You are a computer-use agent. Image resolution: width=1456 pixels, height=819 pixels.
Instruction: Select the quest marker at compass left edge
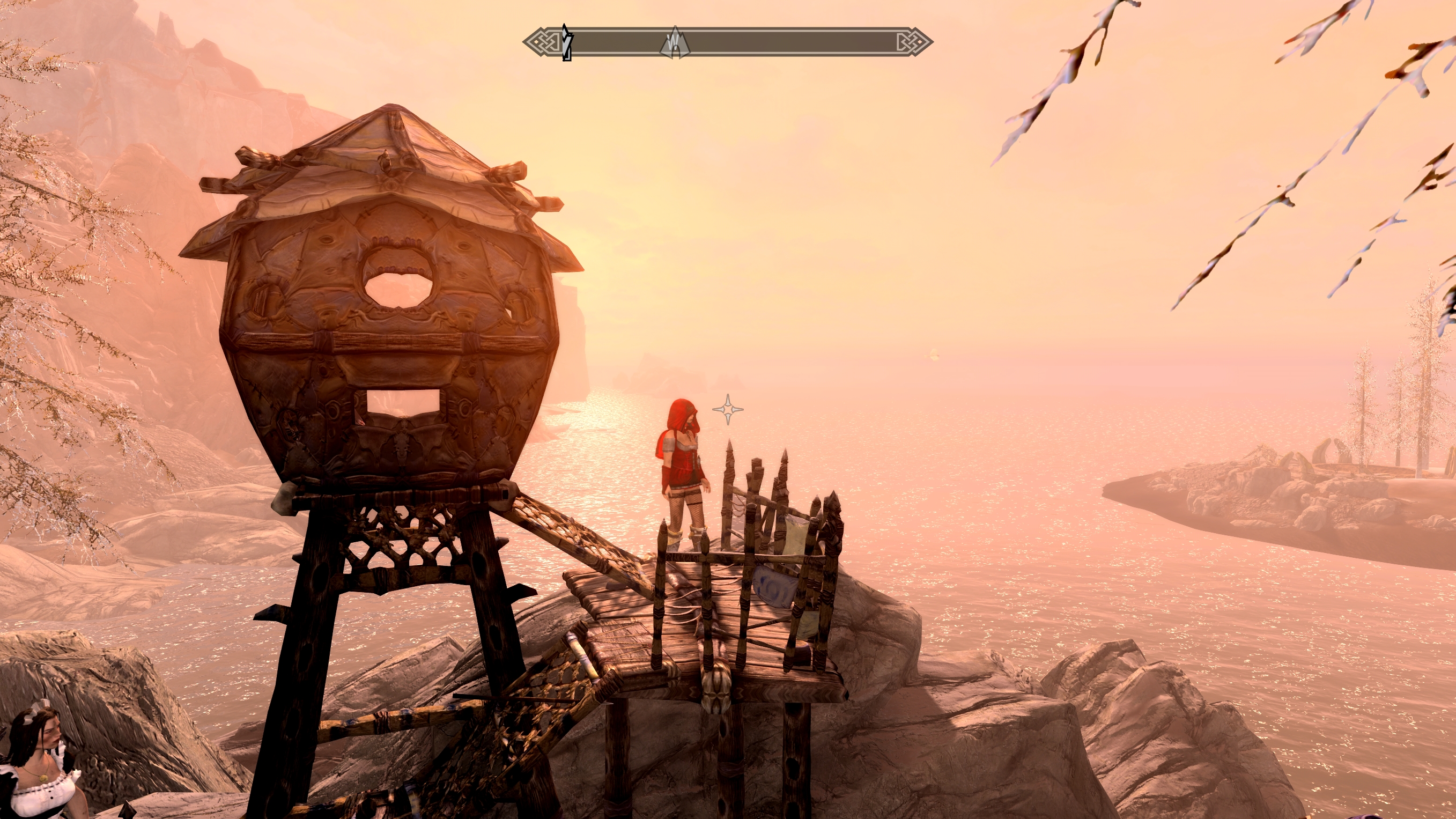tap(567, 42)
